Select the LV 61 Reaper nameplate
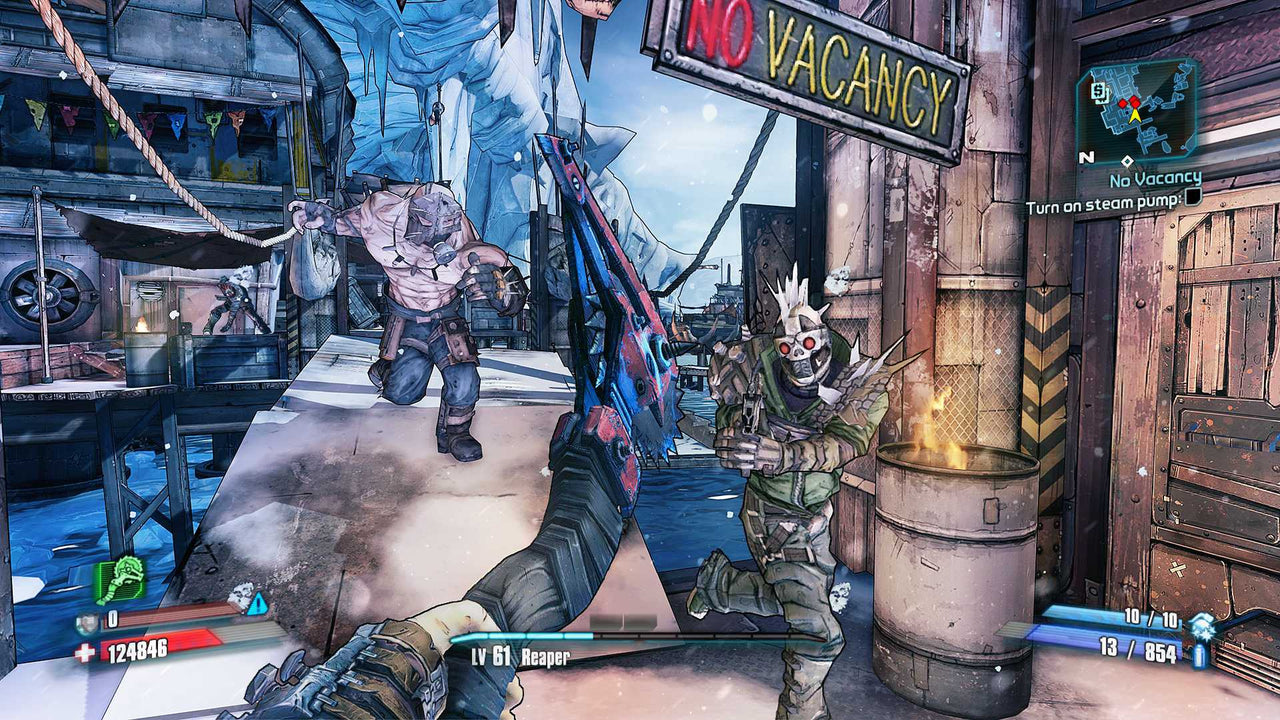The width and height of the screenshot is (1280, 720). [520, 658]
